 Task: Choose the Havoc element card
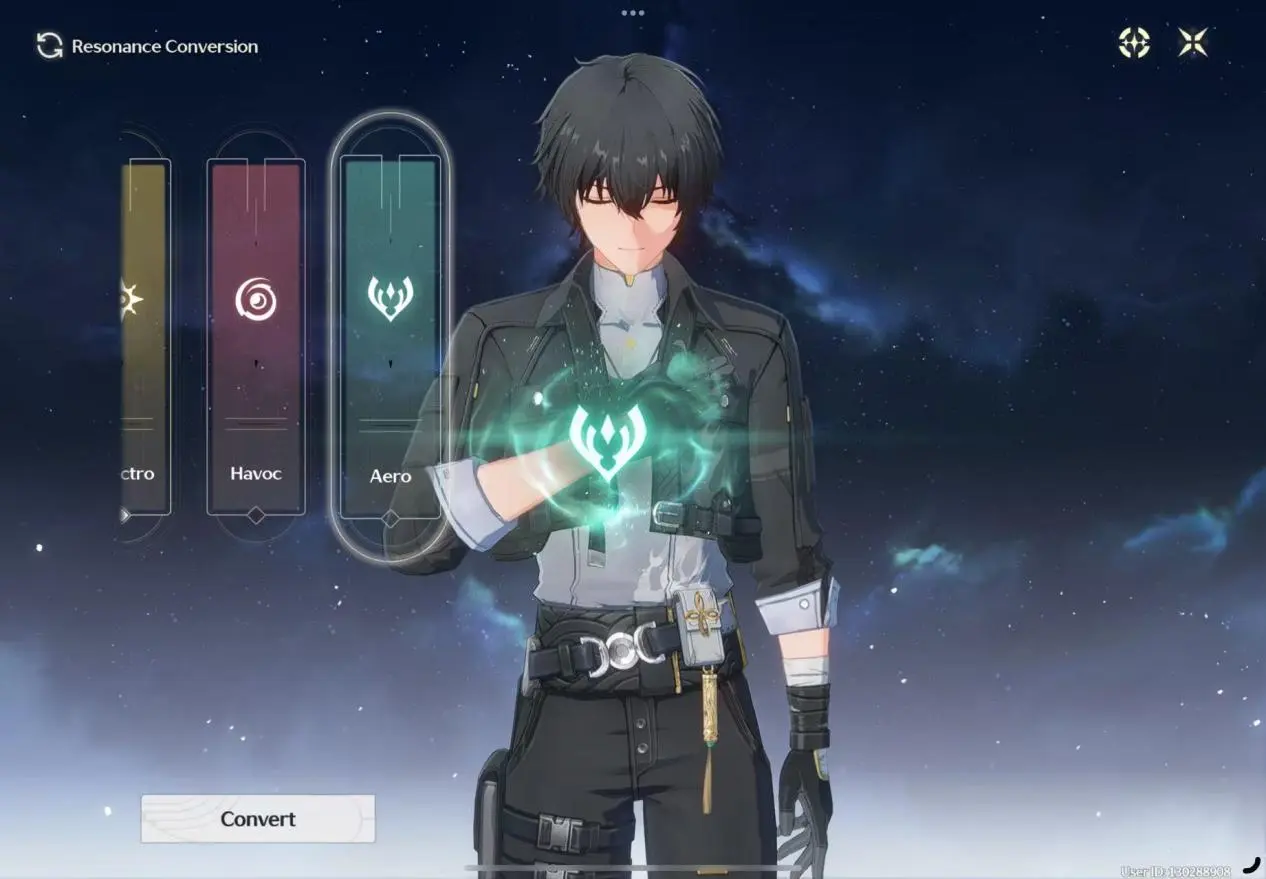(x=256, y=337)
